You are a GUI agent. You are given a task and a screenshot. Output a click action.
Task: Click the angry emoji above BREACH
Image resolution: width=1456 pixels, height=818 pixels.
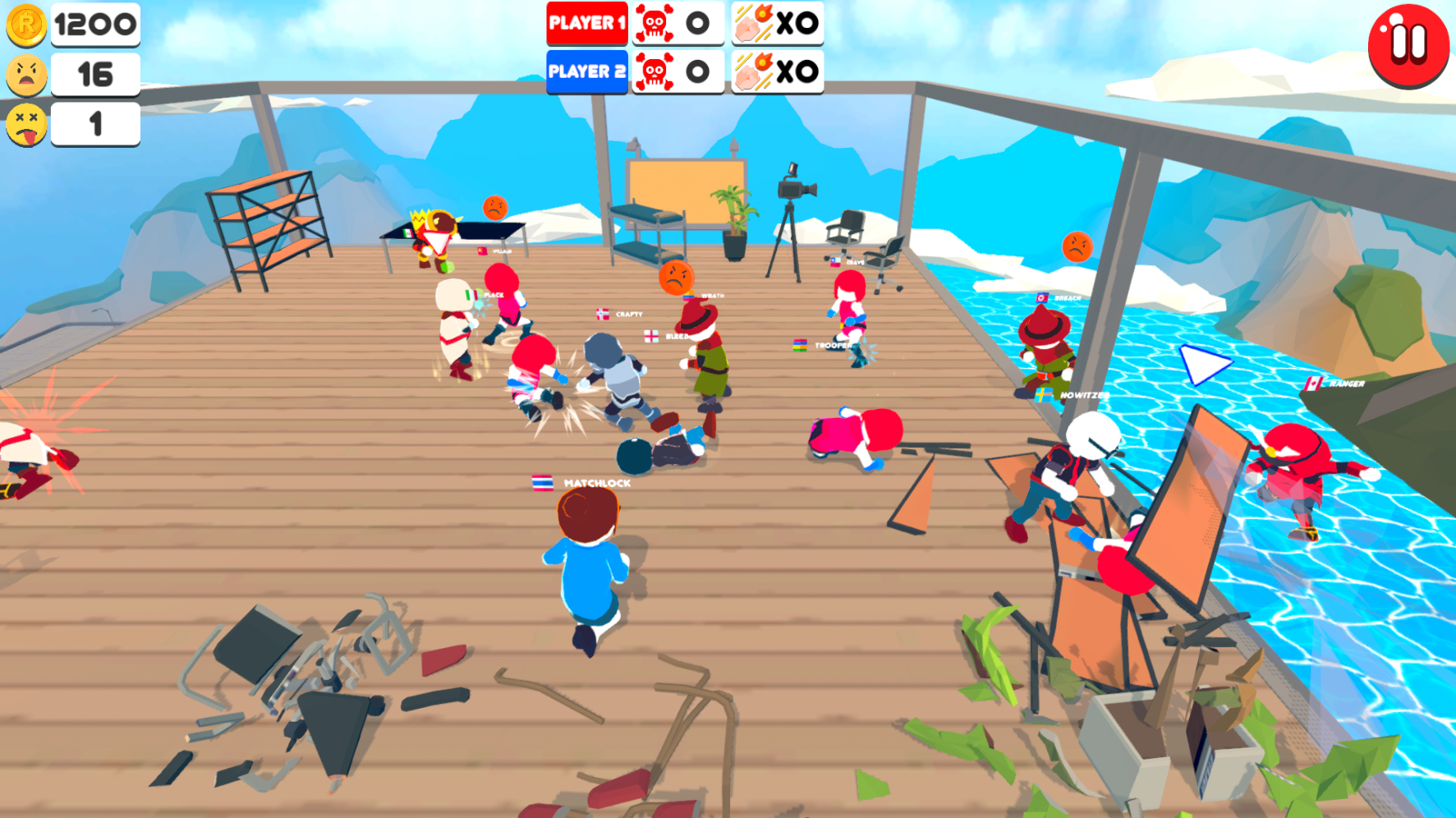[1078, 246]
